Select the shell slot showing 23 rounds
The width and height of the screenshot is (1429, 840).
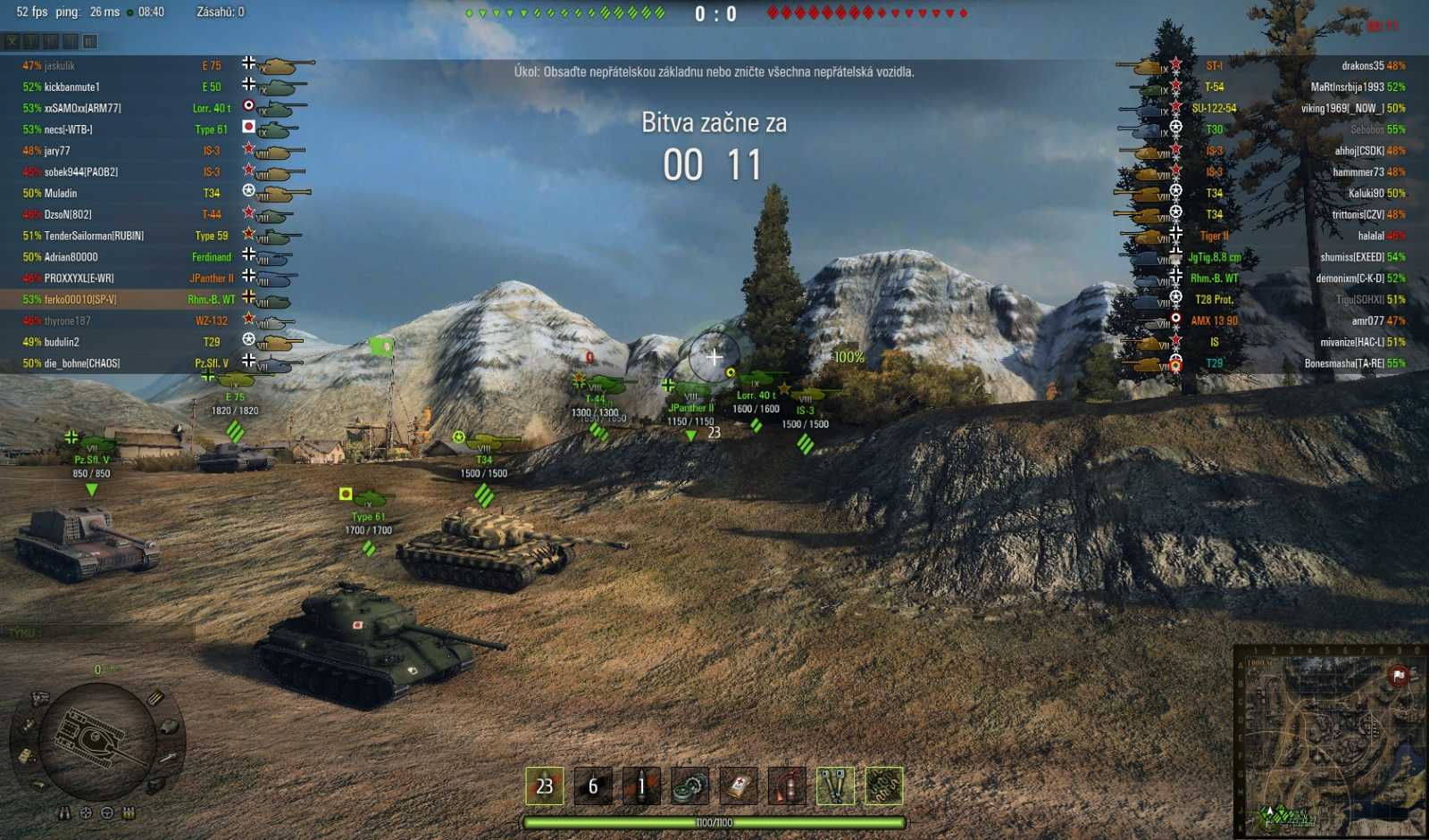coord(544,786)
